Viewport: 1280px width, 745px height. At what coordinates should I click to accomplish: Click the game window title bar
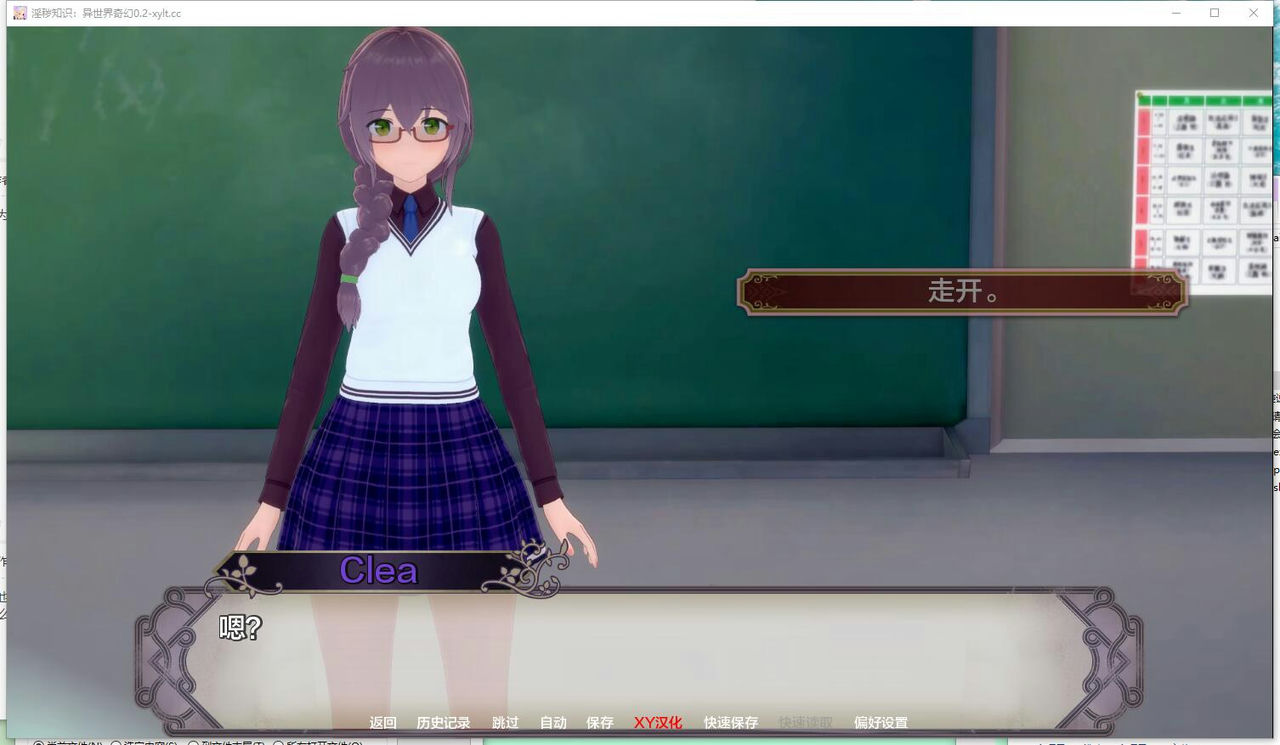pyautogui.click(x=600, y=13)
